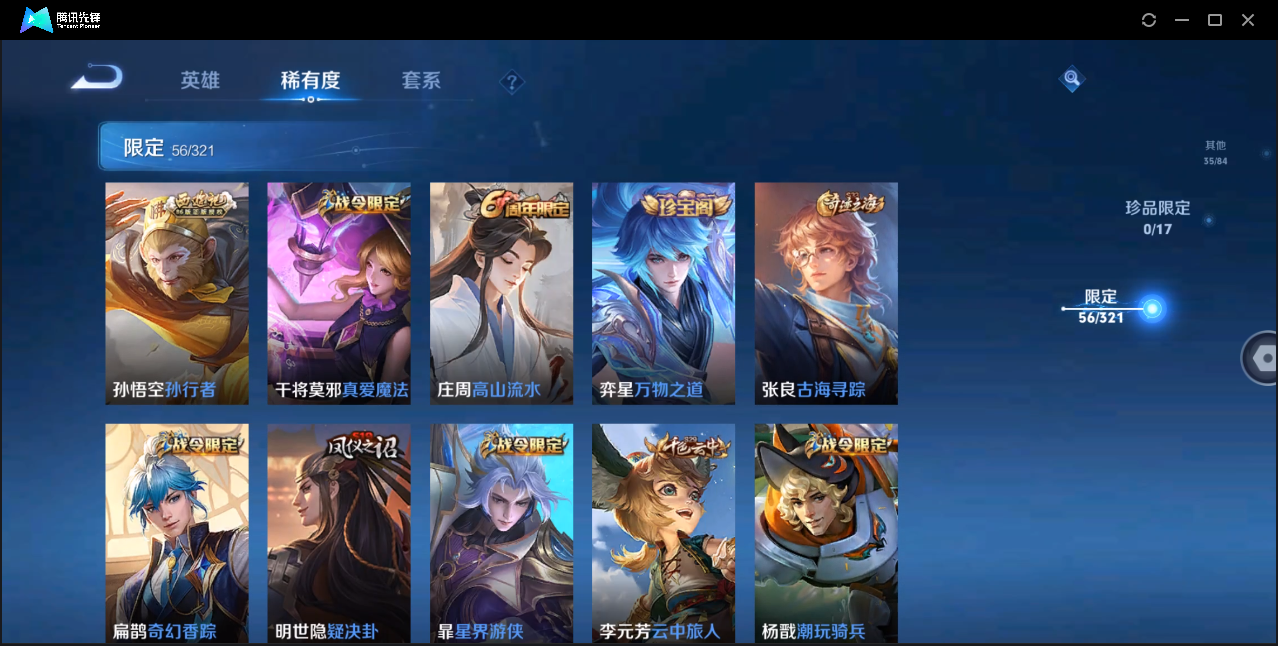The width and height of the screenshot is (1278, 646).
Task: Switch to the 英雄 tab
Action: [x=200, y=81]
